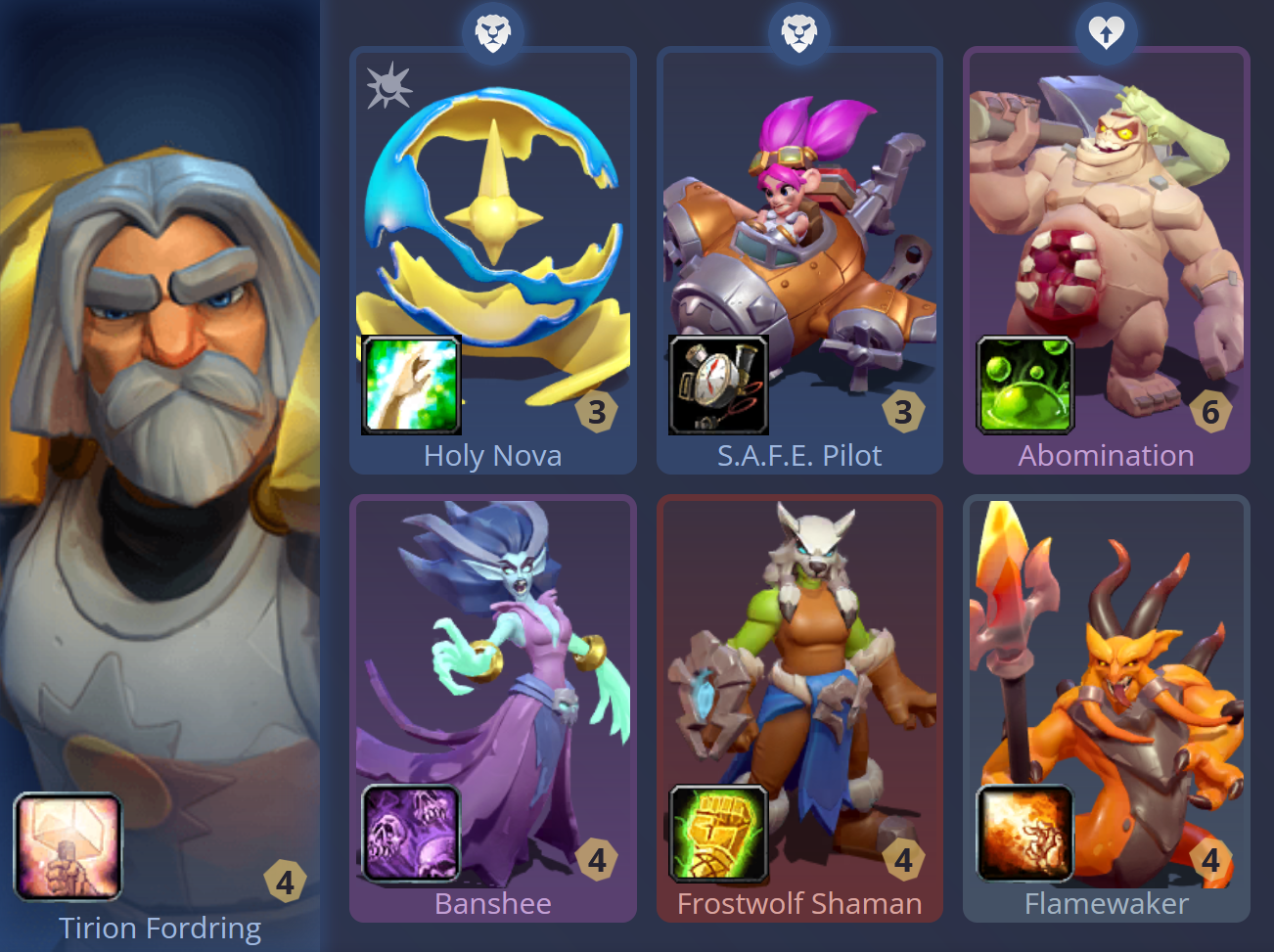Select the Abomination's Noxious Presence ooze icon

[1024, 385]
